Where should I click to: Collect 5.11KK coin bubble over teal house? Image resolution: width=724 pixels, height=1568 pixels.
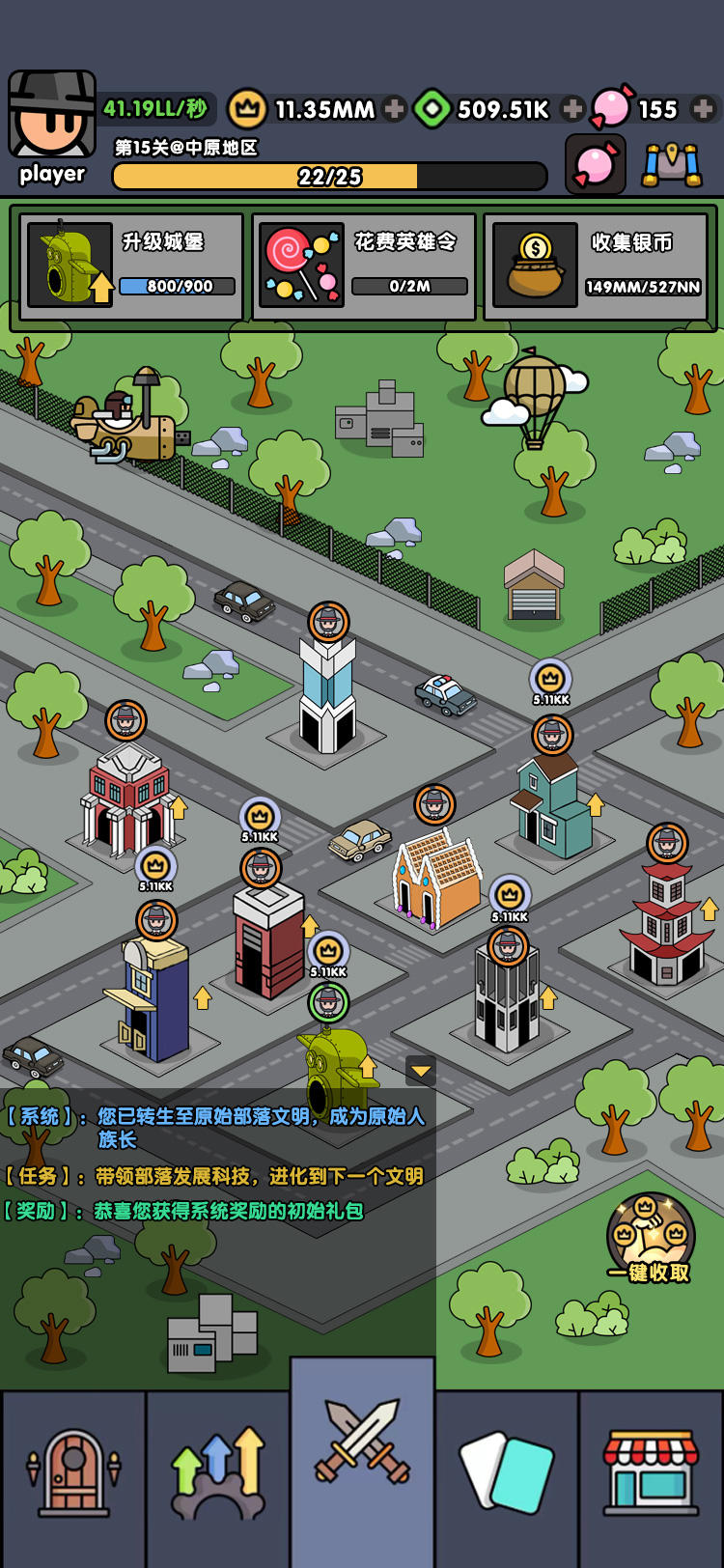551,680
